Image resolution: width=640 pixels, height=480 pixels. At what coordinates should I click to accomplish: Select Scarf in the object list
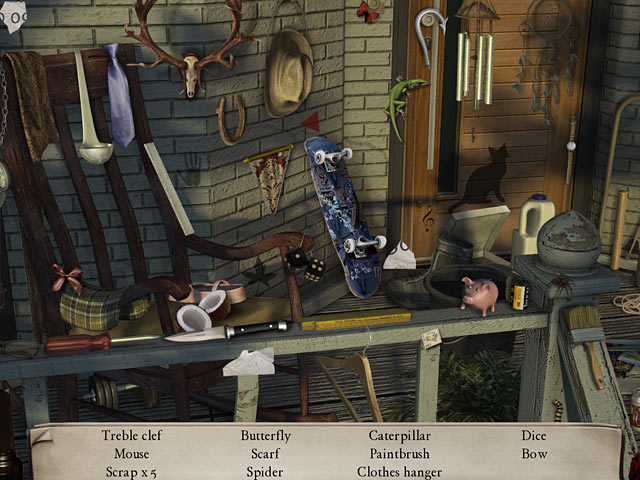(x=265, y=454)
